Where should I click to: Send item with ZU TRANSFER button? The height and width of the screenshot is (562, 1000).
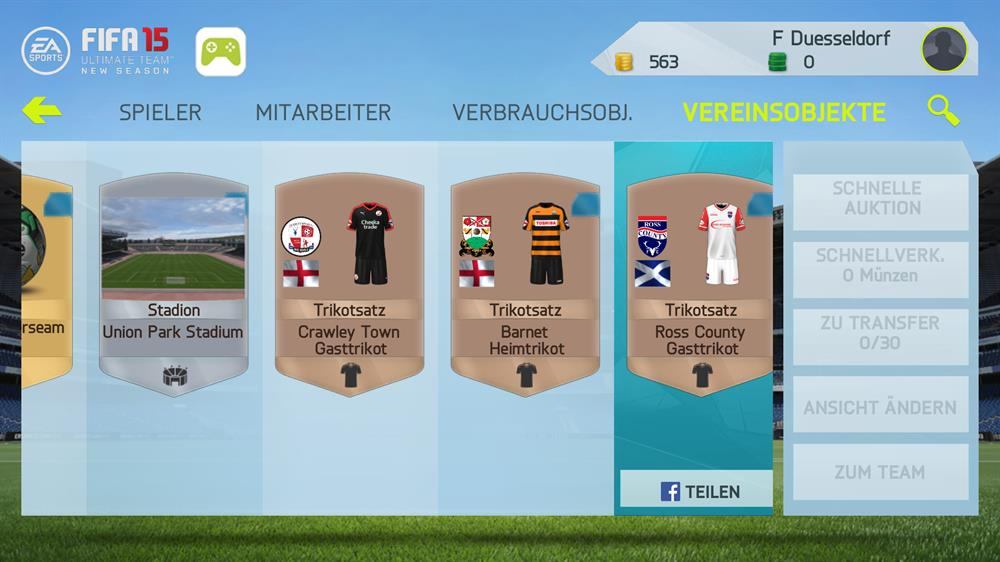coord(880,333)
